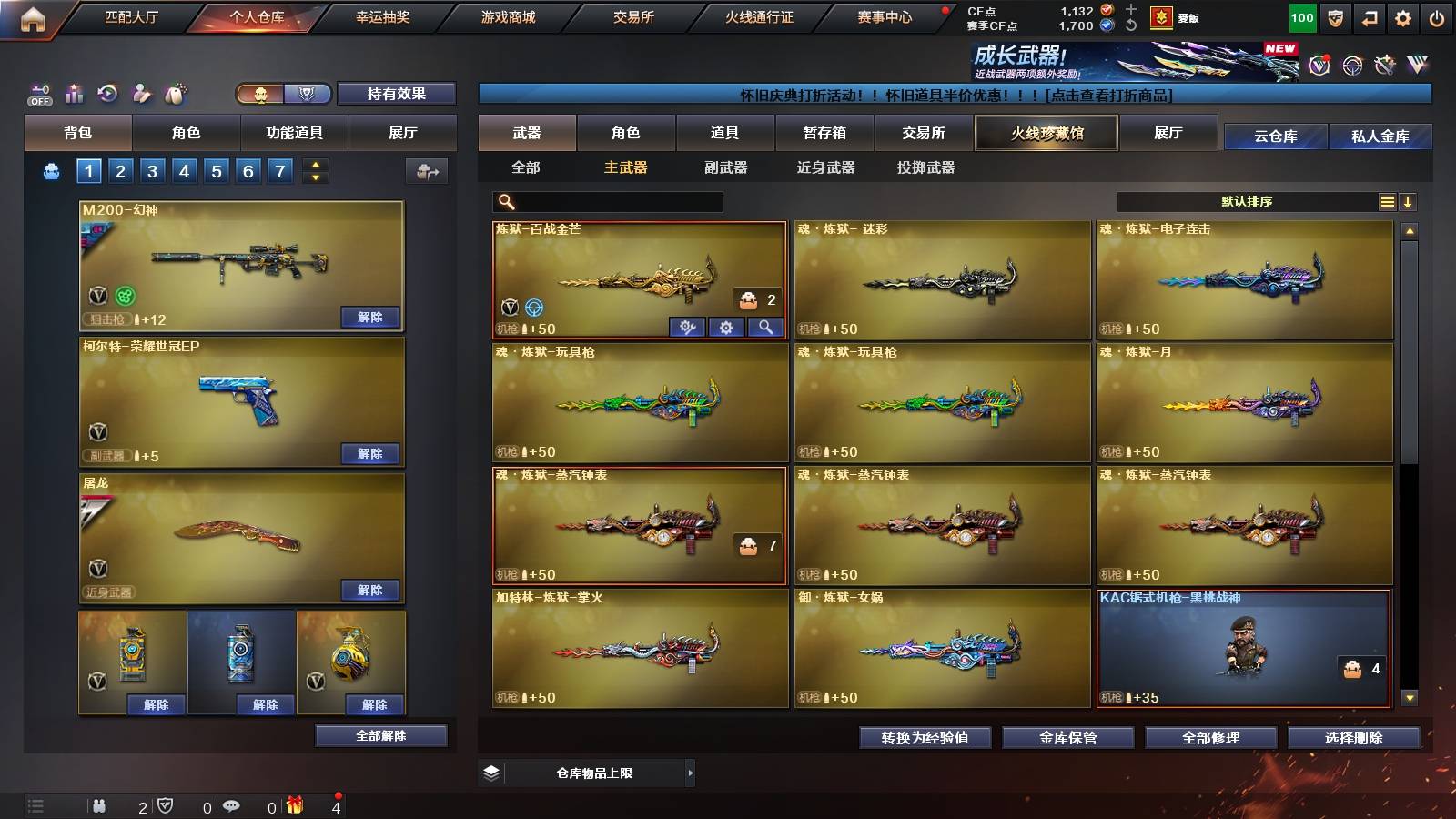Switch to the 火线珍藏馆 tab
Screen dimensions: 1456x819
[1046, 133]
